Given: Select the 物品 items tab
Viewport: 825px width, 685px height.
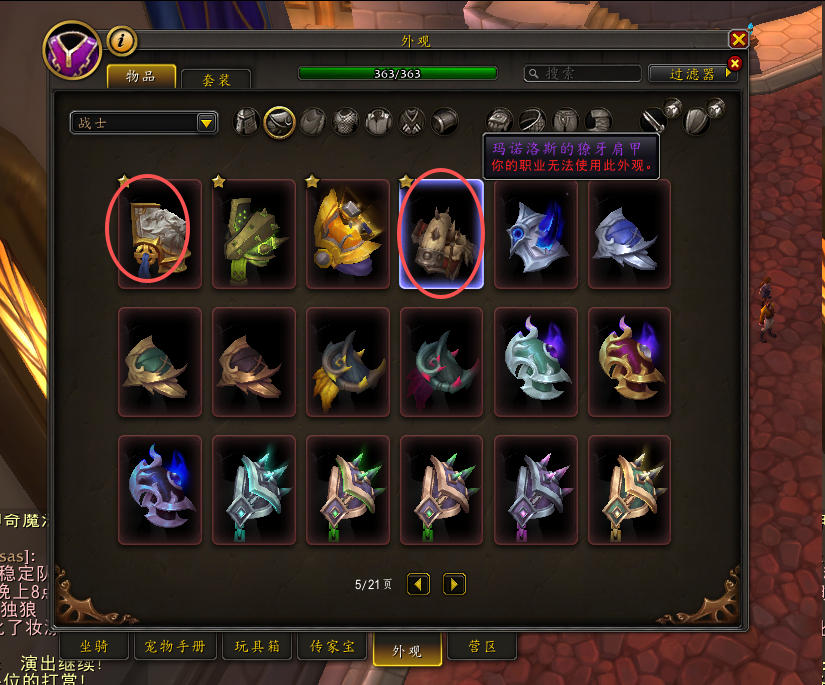Looking at the screenshot, I should pos(141,77).
